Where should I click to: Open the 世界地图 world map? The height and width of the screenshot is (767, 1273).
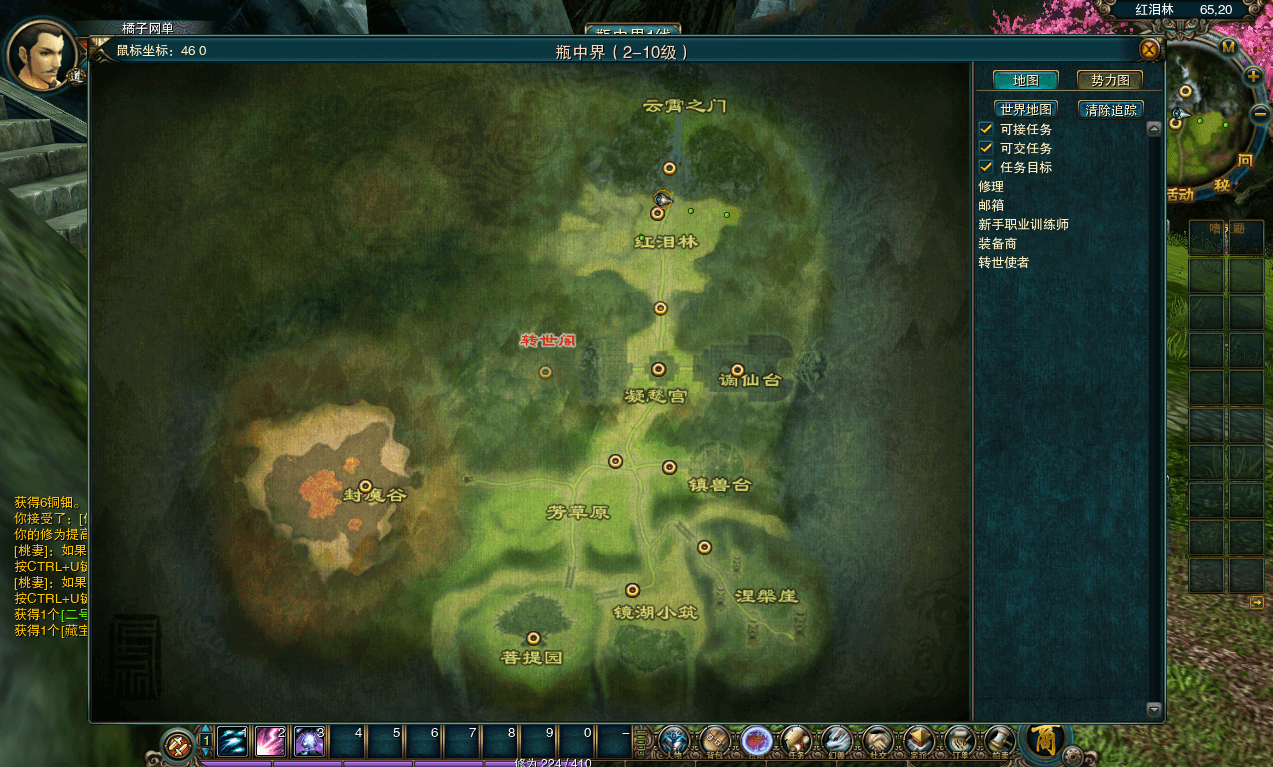(x=1026, y=109)
